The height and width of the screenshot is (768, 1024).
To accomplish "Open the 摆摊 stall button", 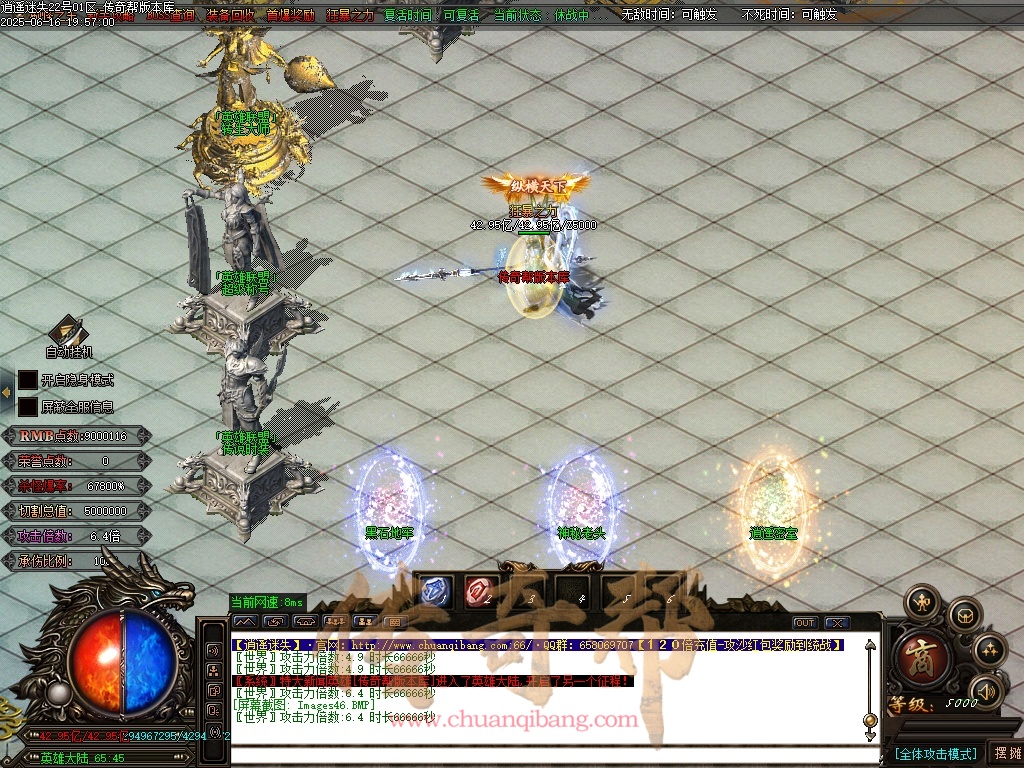I will pyautogui.click(x=1005, y=753).
